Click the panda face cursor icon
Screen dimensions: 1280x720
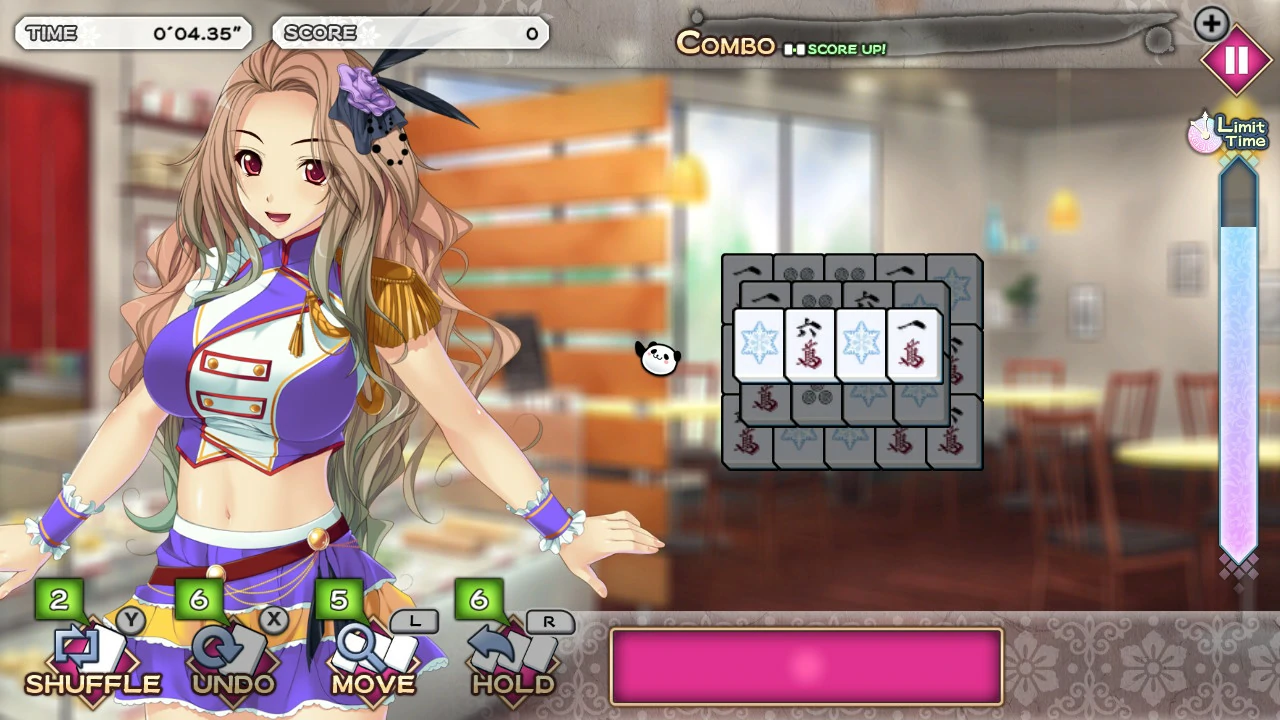click(x=658, y=357)
